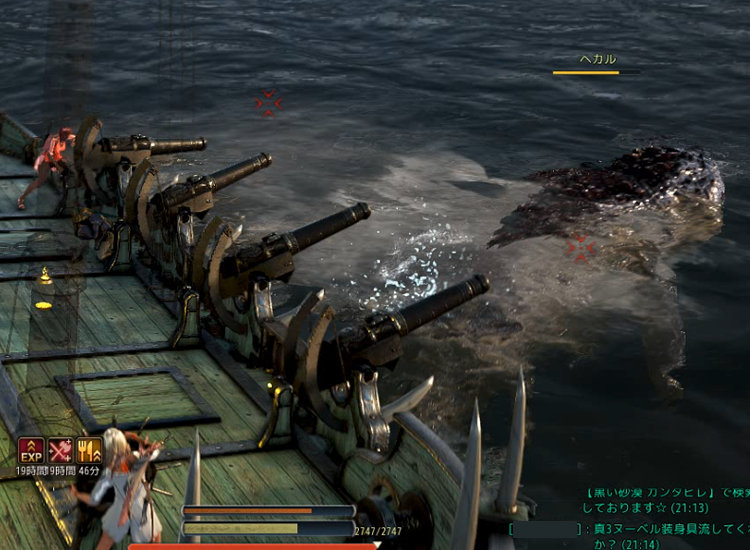Click the EXP boost buff icon

[x=31, y=450]
